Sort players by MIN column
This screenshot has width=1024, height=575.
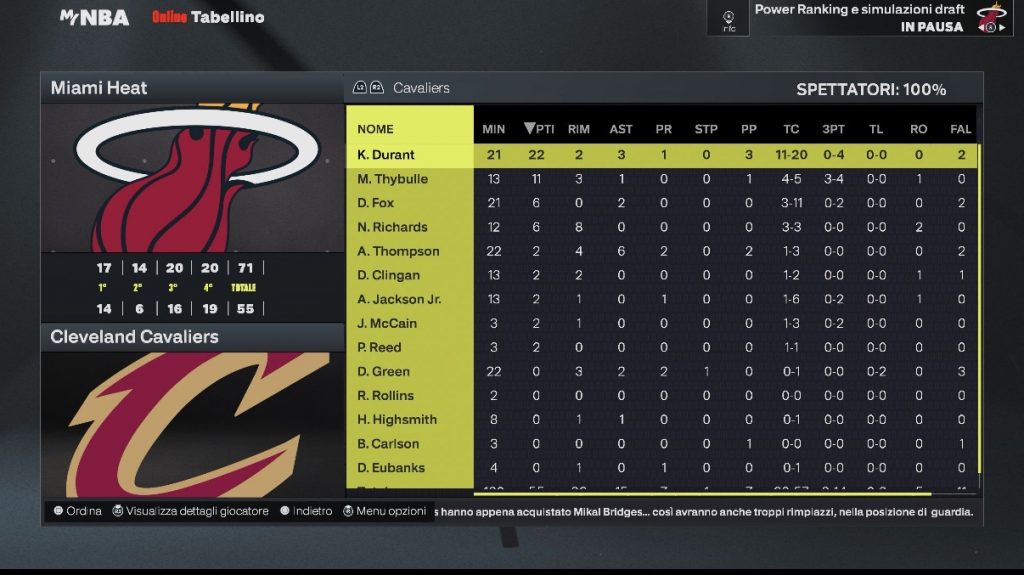pos(494,129)
